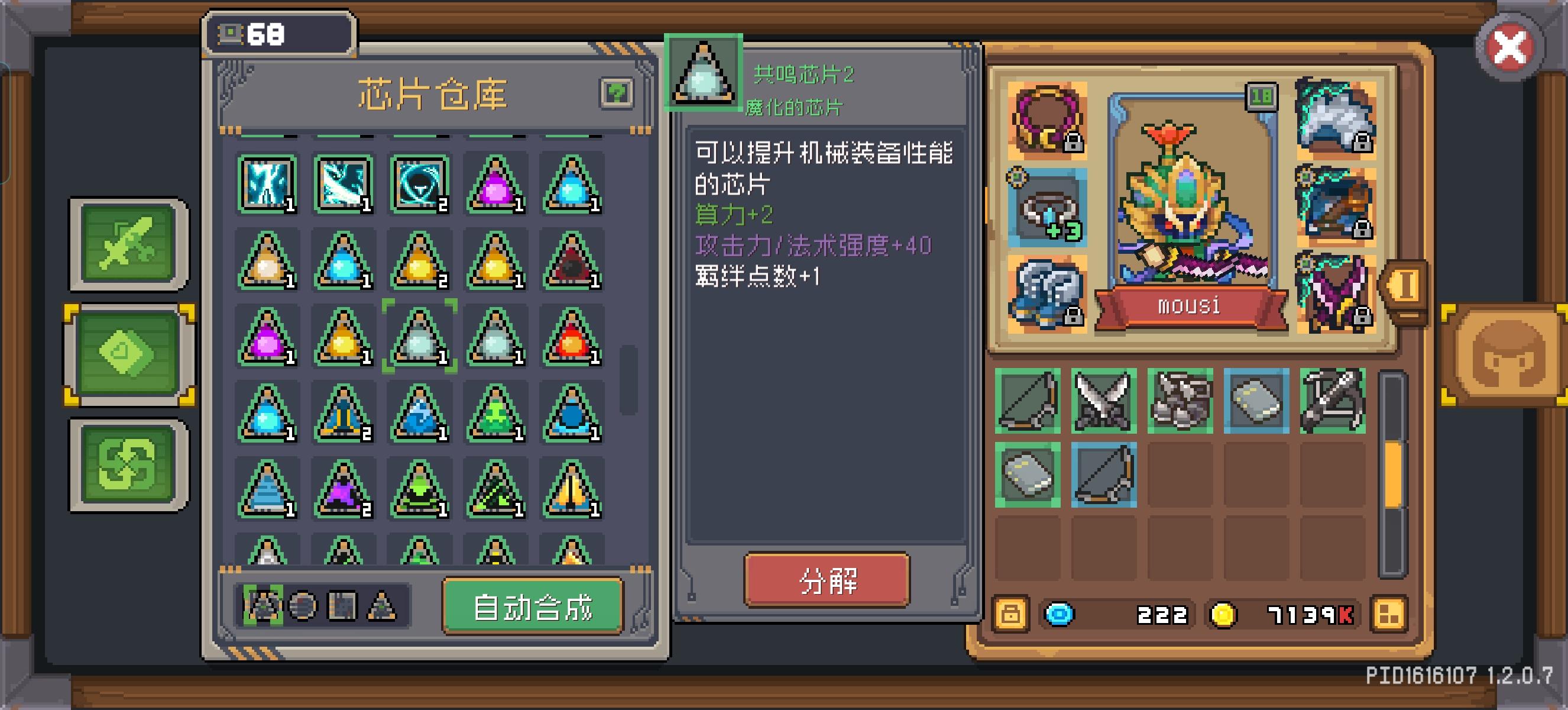
Task: Enable the round chip filter toggle
Action: 303,607
